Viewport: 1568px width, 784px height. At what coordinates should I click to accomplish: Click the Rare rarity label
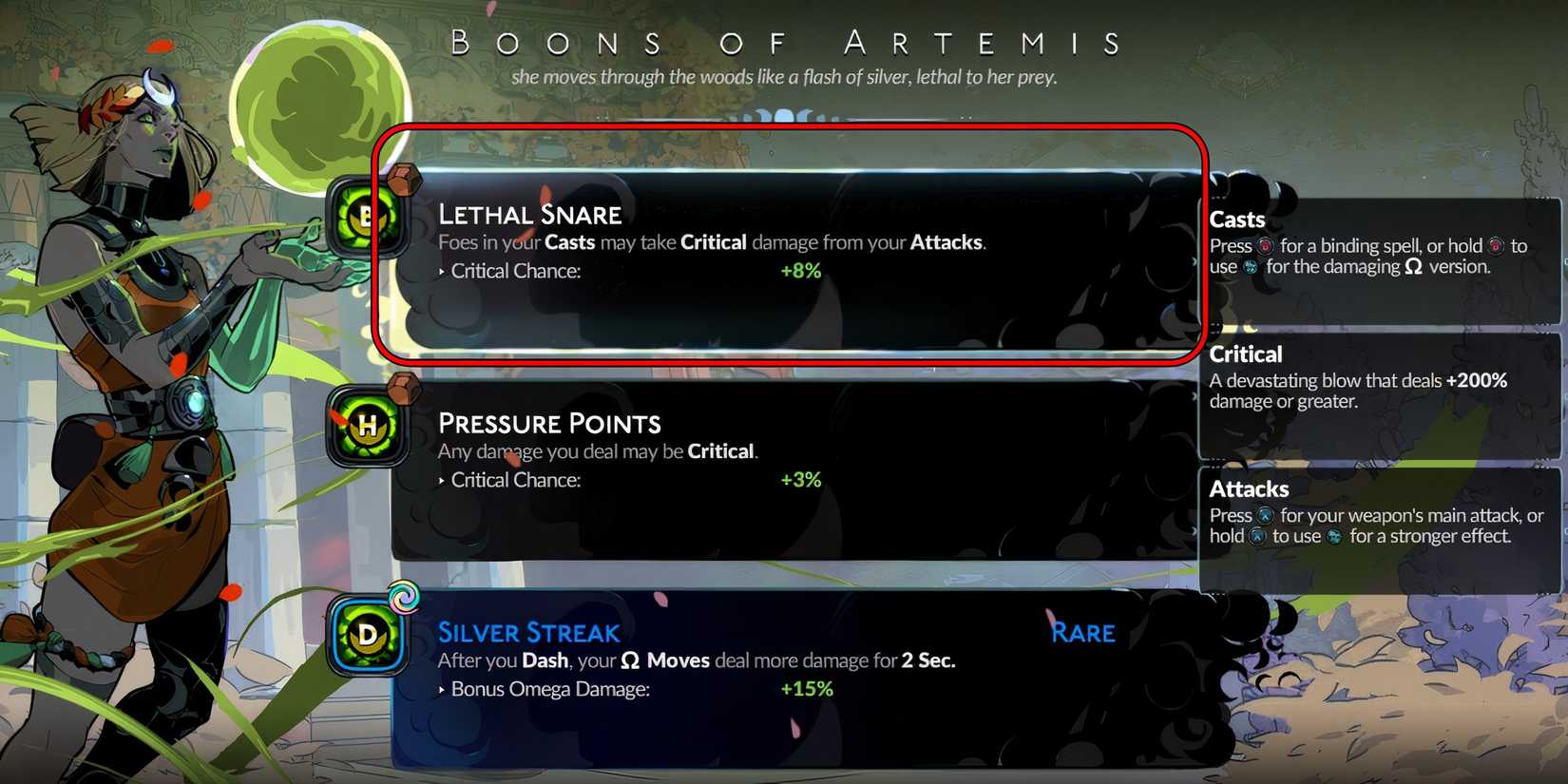[x=1082, y=632]
